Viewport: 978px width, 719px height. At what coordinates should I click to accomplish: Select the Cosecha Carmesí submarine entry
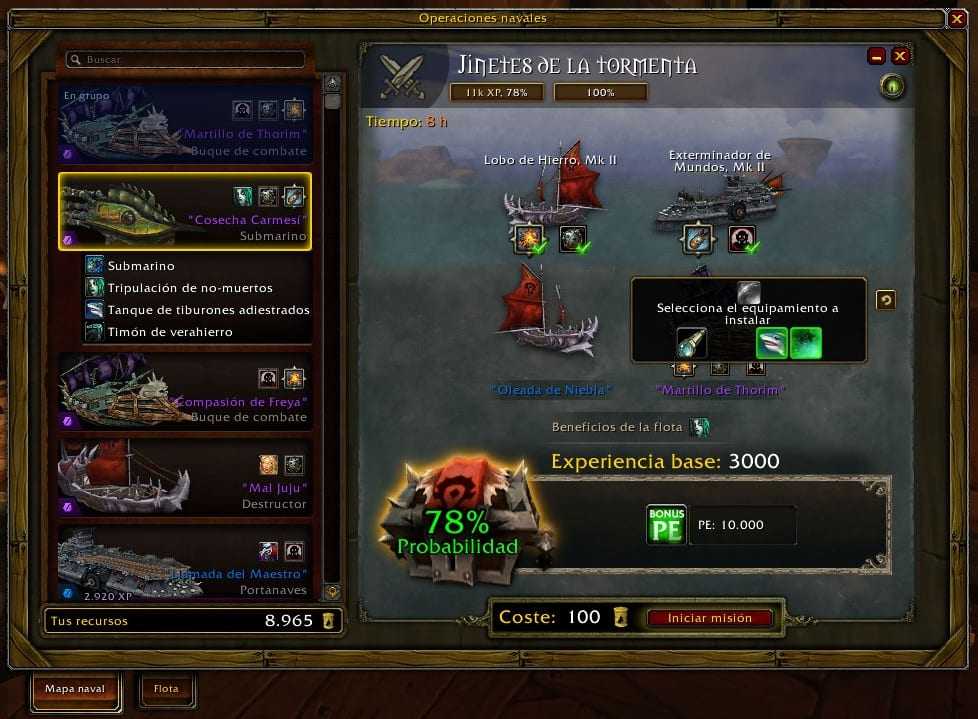click(185, 211)
